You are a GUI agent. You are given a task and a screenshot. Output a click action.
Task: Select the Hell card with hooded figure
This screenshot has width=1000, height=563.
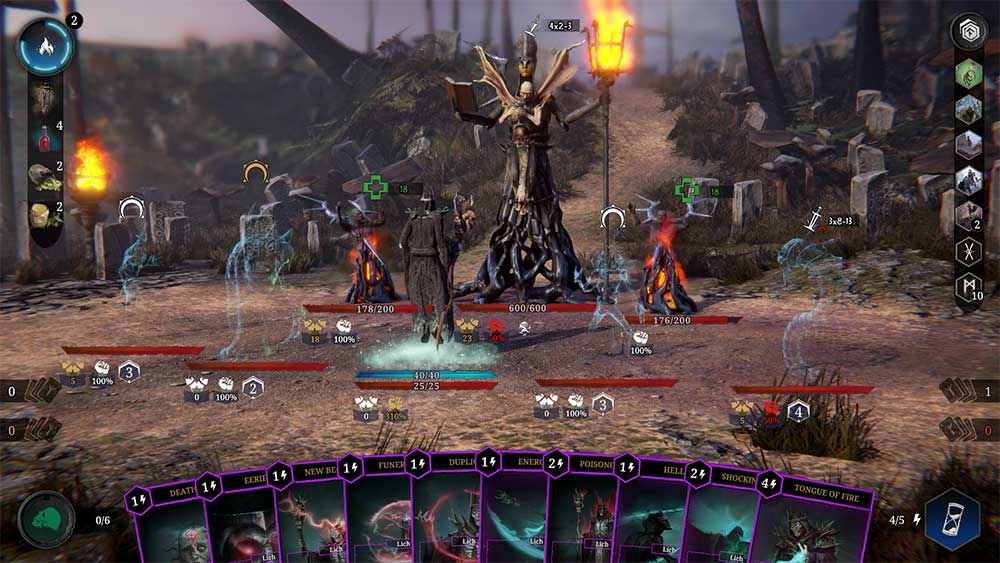(648, 514)
